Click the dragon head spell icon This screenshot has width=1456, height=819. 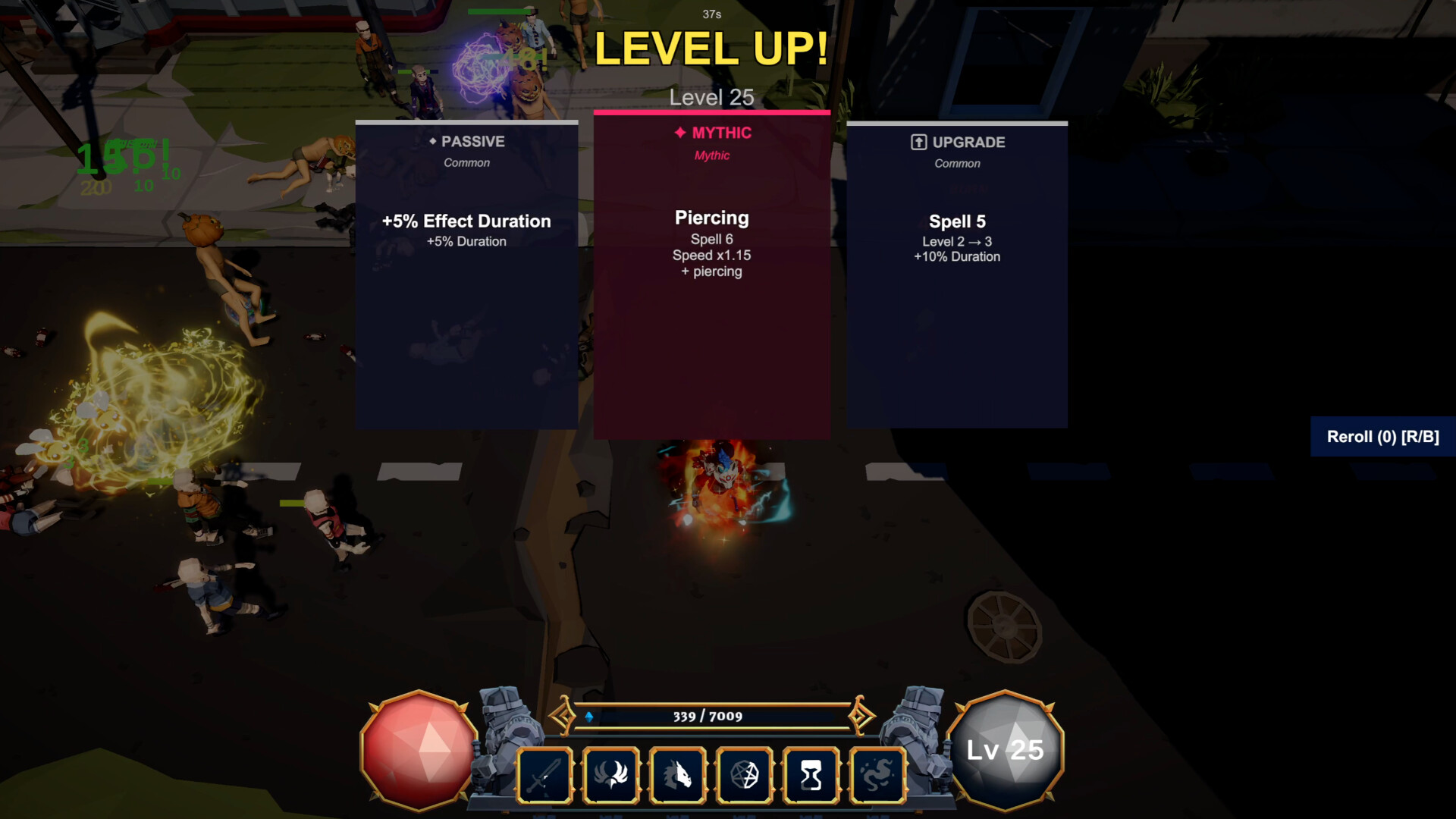(679, 773)
